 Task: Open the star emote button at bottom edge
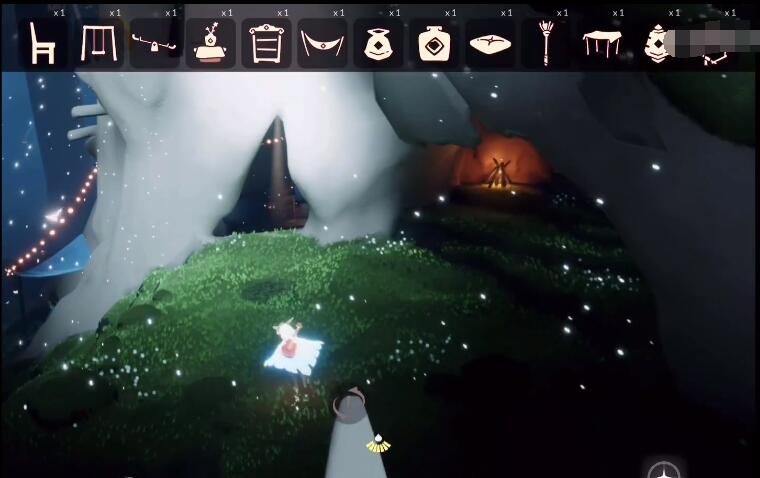point(664,471)
